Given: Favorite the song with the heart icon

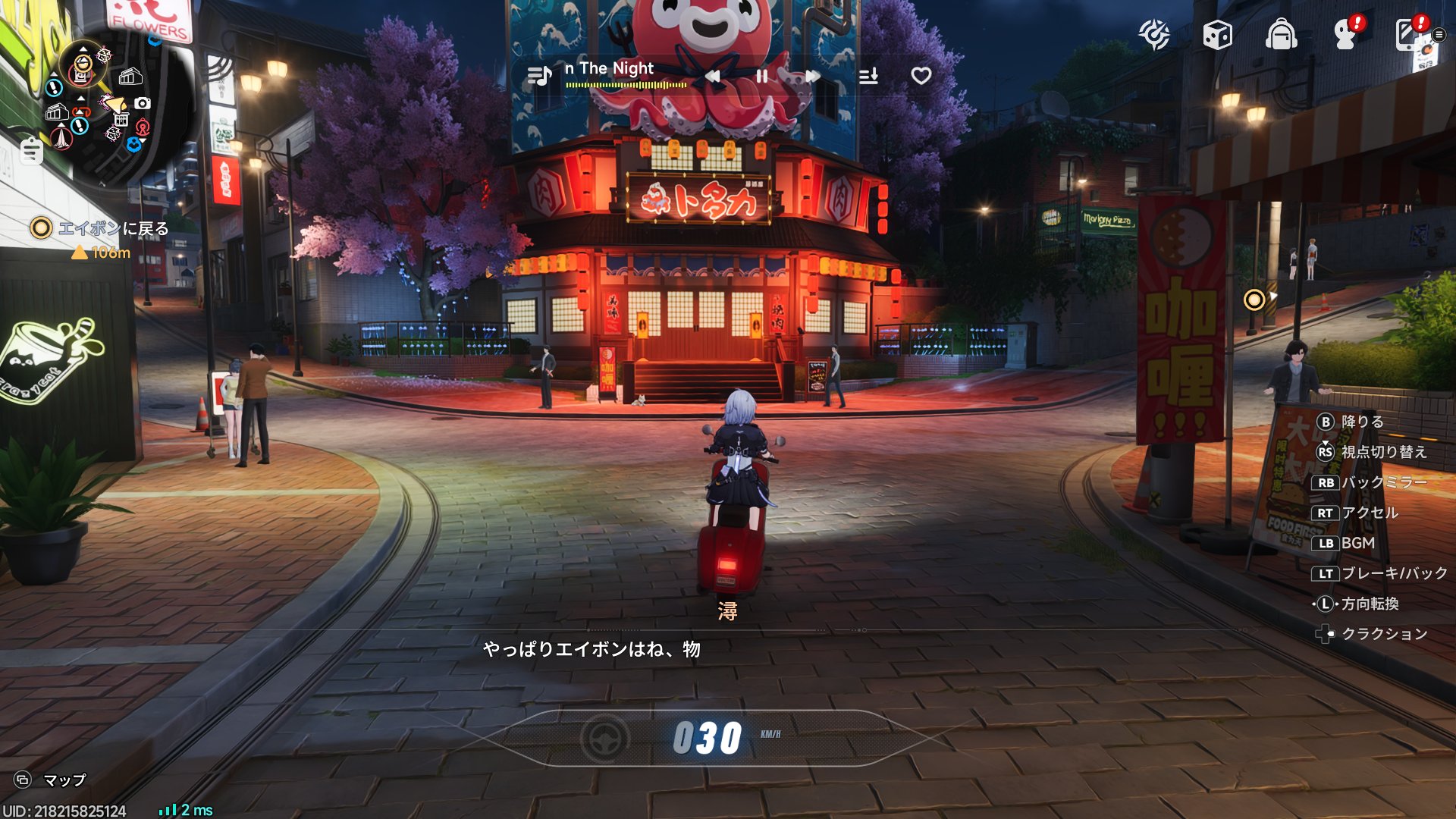Looking at the screenshot, I should 921,76.
